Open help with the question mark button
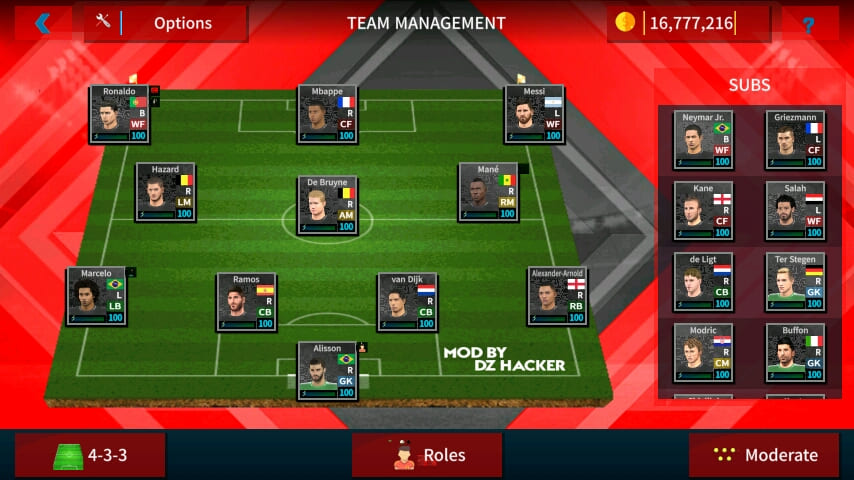 pos(808,24)
